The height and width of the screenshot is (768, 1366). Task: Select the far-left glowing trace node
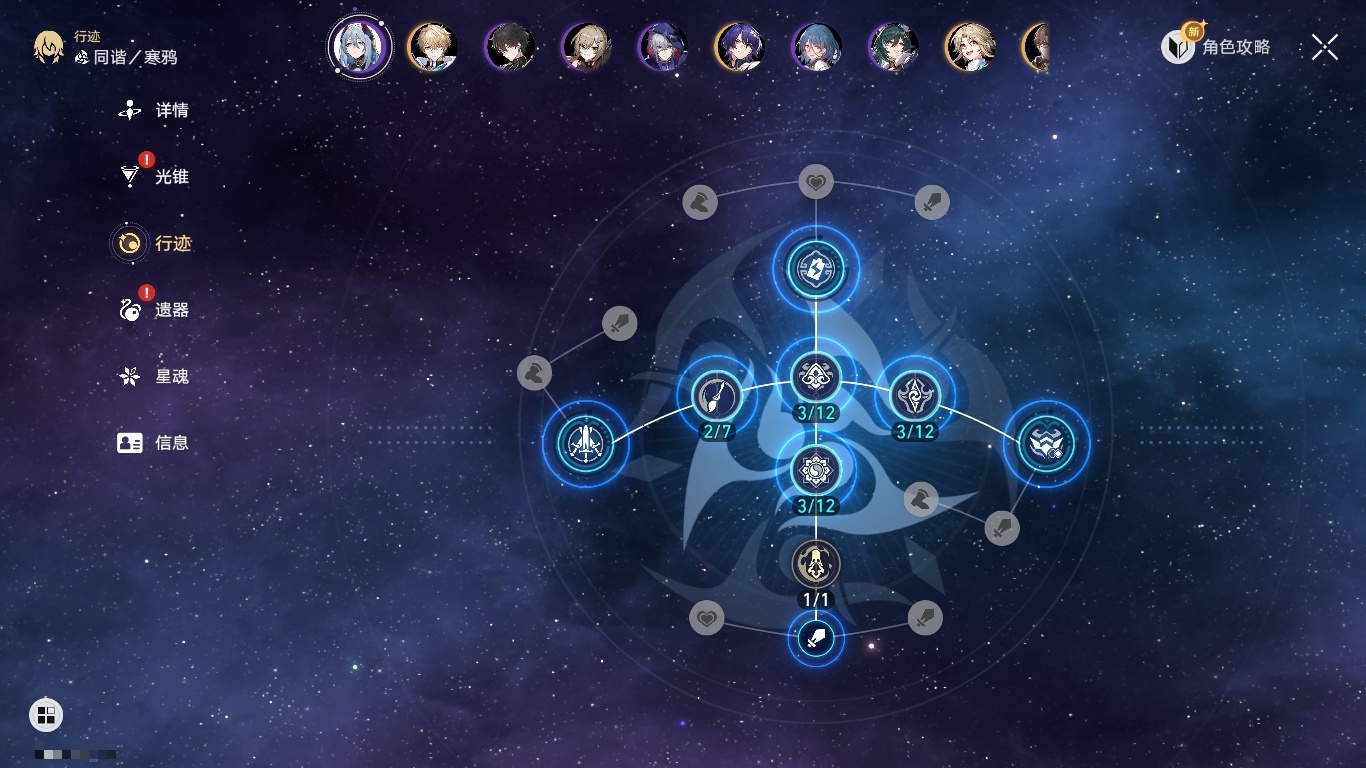pyautogui.click(x=585, y=443)
